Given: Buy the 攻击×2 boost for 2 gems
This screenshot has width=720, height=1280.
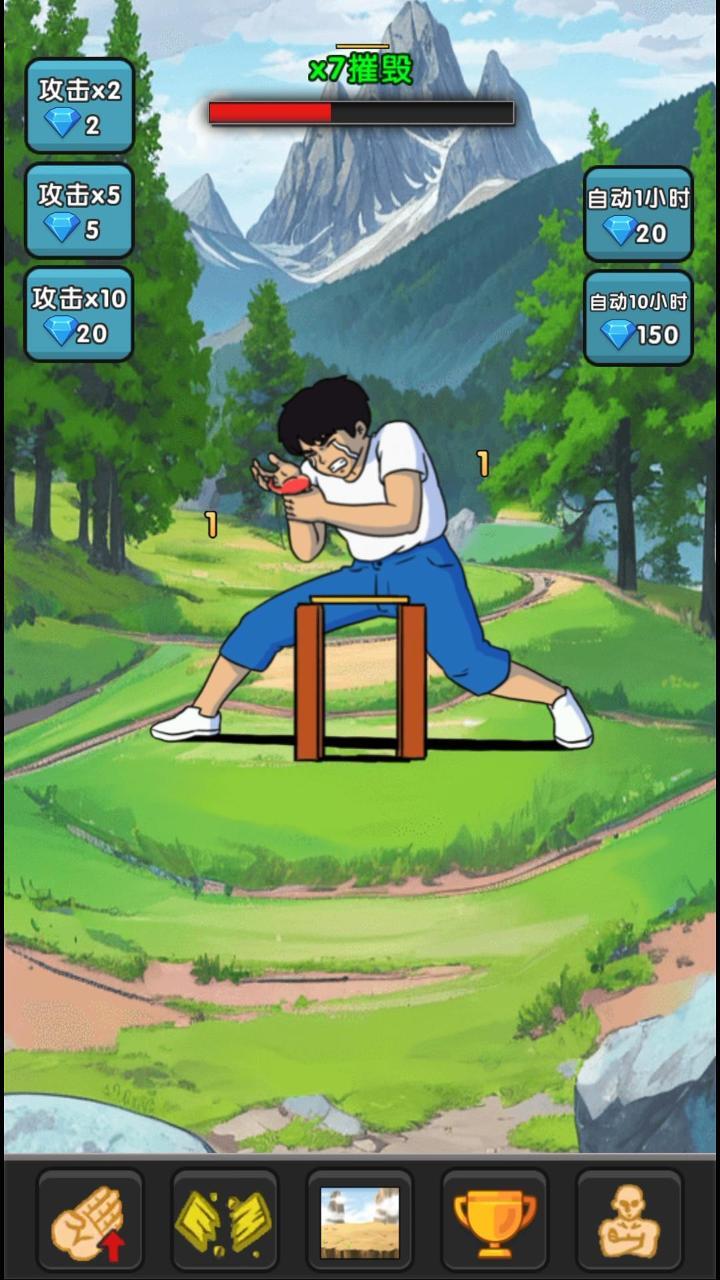Looking at the screenshot, I should click(79, 106).
